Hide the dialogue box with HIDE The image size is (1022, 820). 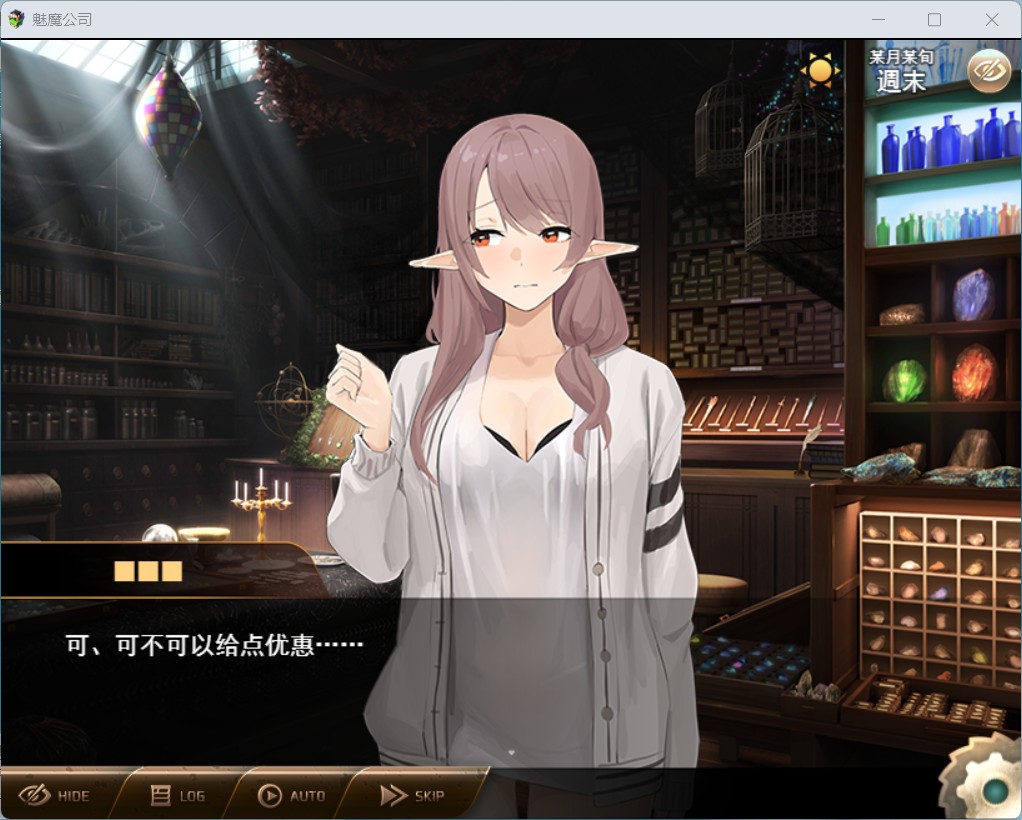56,795
